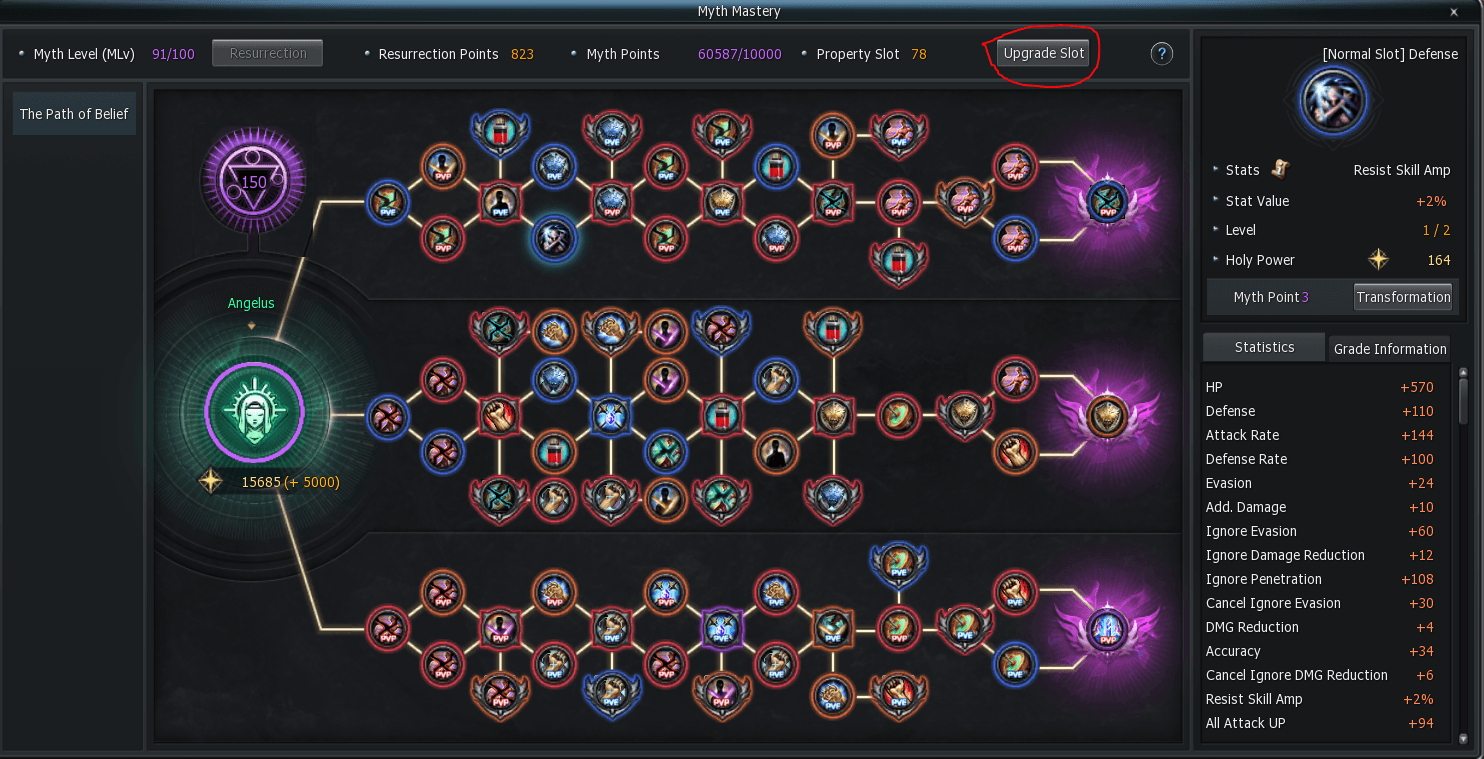The image size is (1484, 759).
Task: Switch to the Grade Information tab
Action: point(1390,349)
